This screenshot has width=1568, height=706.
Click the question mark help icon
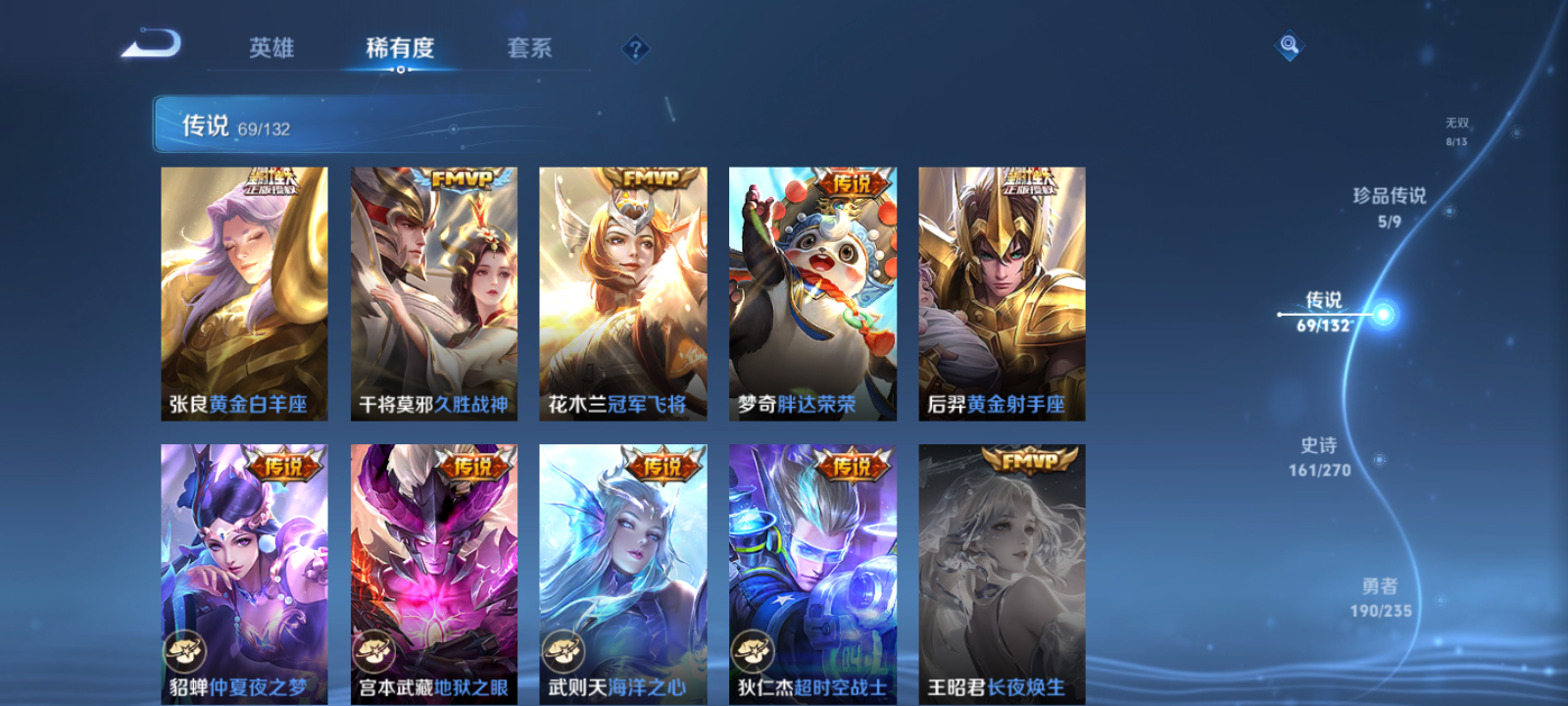(637, 46)
